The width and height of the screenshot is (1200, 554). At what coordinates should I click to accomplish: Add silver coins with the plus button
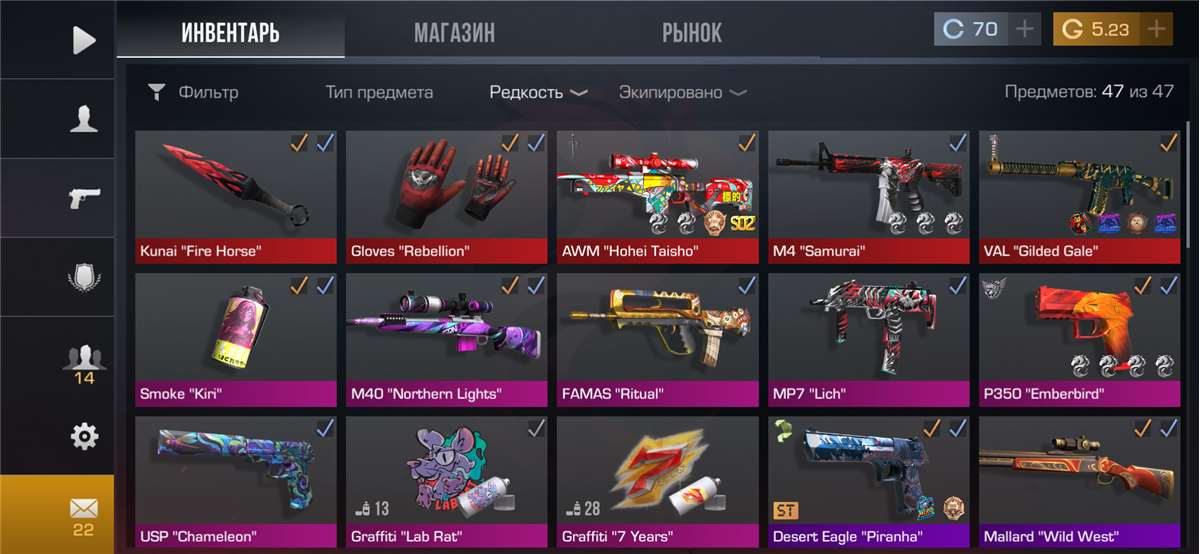pos(1025,29)
